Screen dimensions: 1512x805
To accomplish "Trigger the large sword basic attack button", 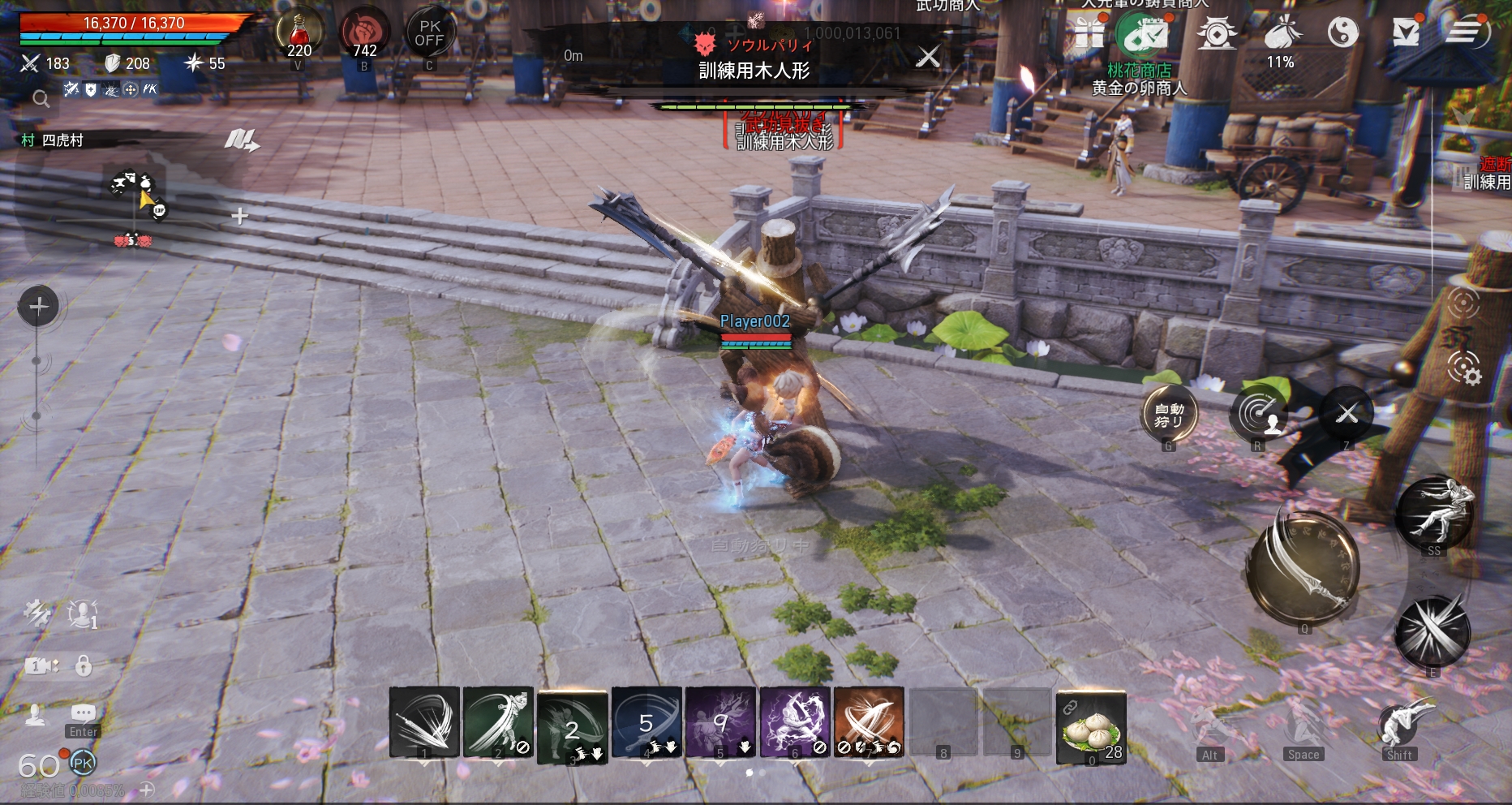I will (1303, 567).
